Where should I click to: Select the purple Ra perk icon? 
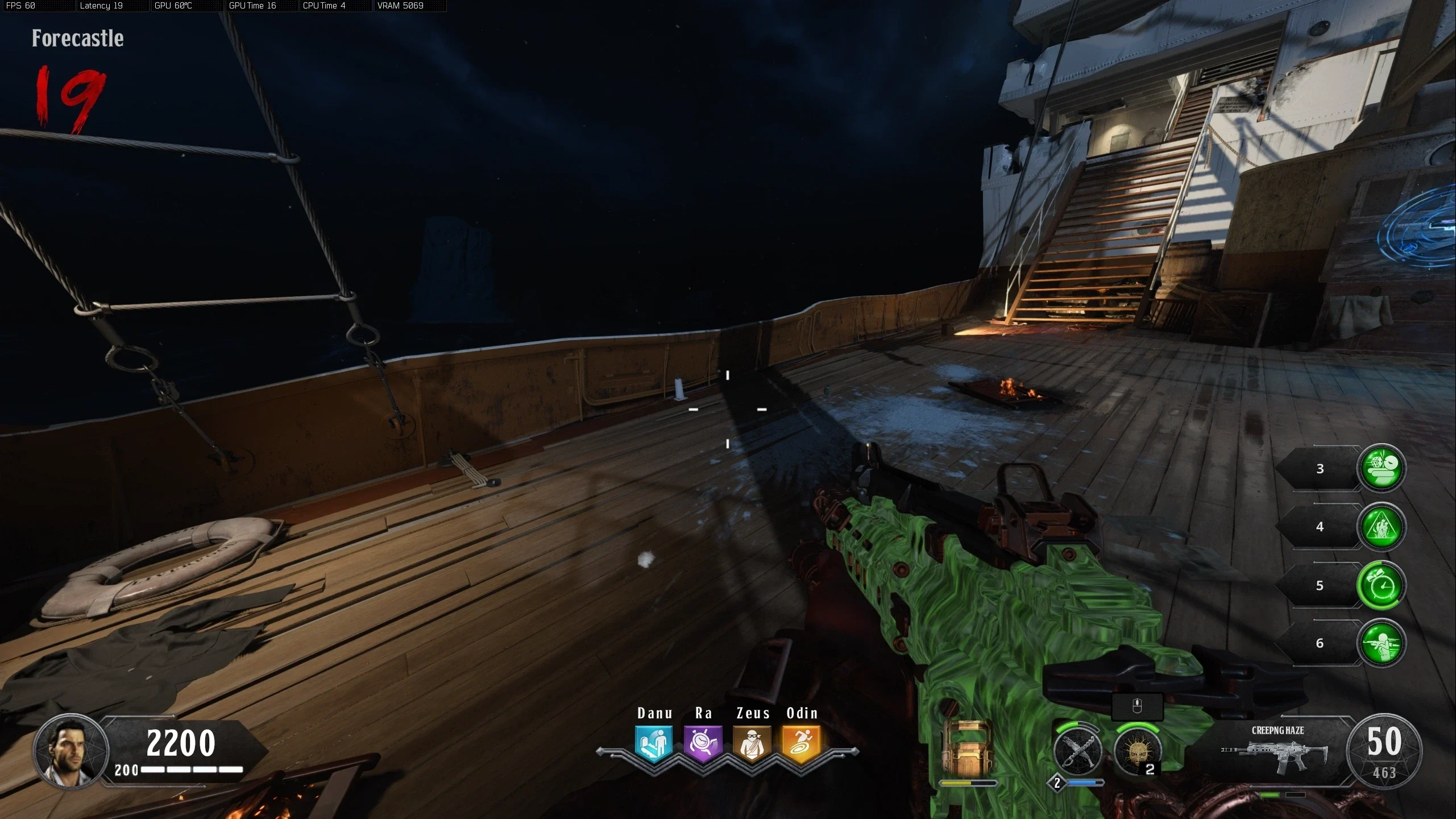703,743
